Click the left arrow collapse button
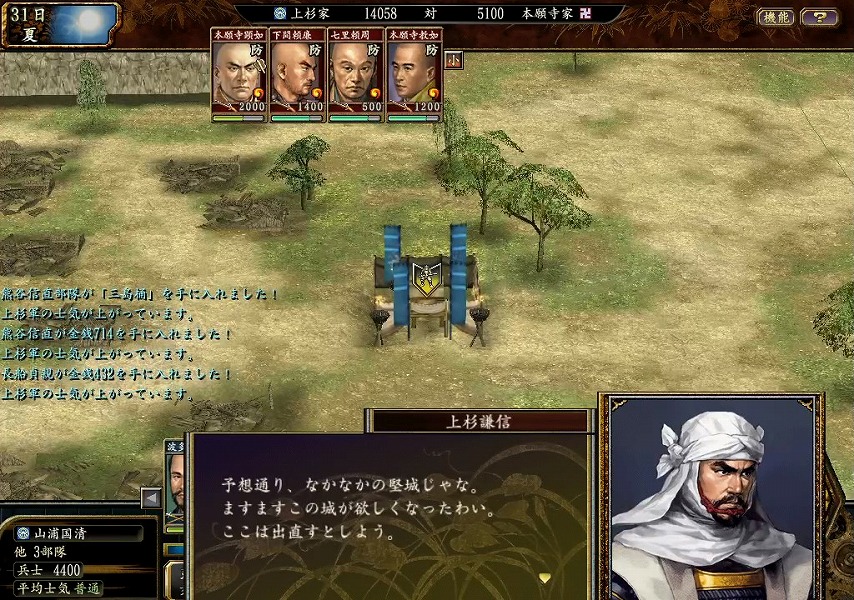Screen dimensions: 854x600 tap(151, 497)
